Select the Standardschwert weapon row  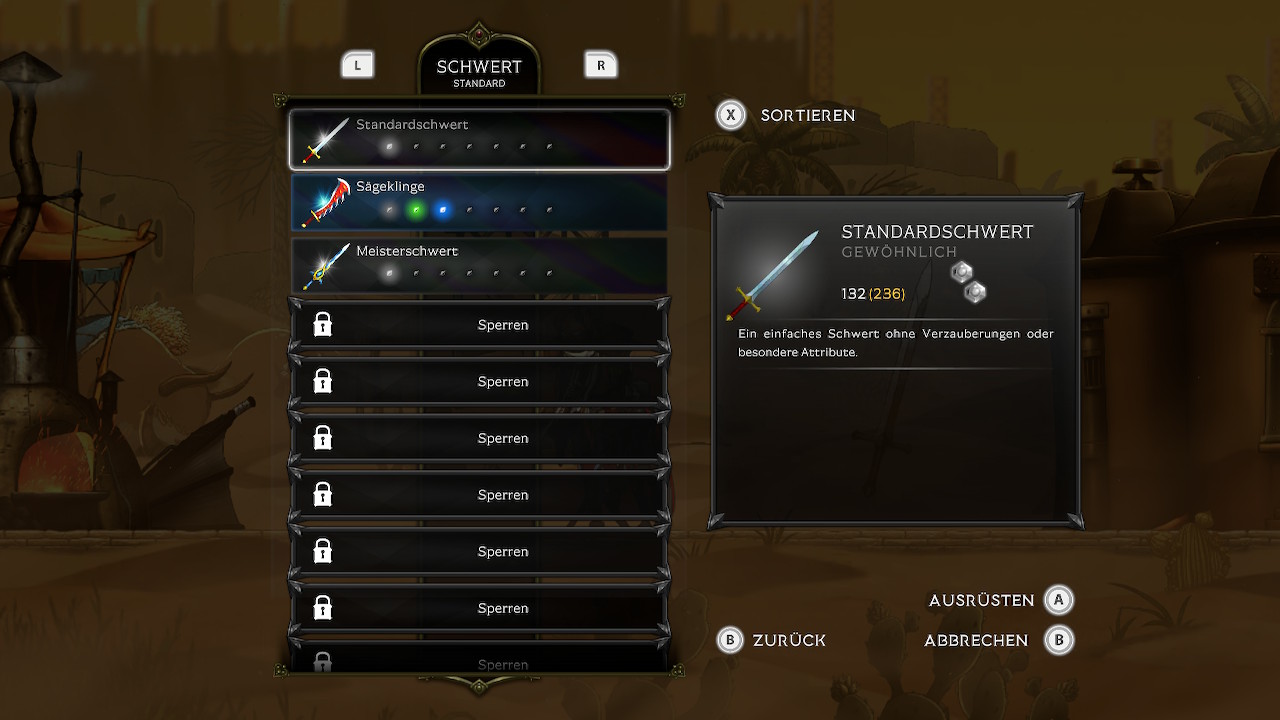coord(479,139)
